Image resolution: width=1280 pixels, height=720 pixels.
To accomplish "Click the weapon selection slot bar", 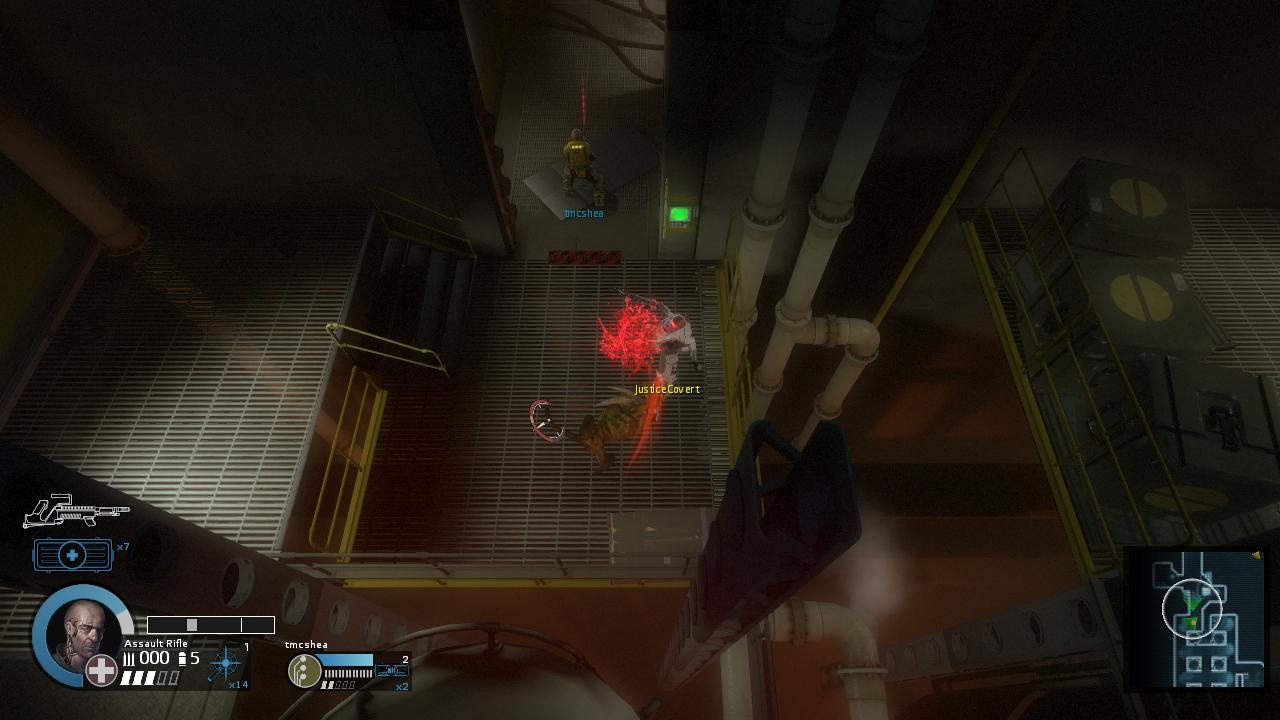I will (209, 624).
